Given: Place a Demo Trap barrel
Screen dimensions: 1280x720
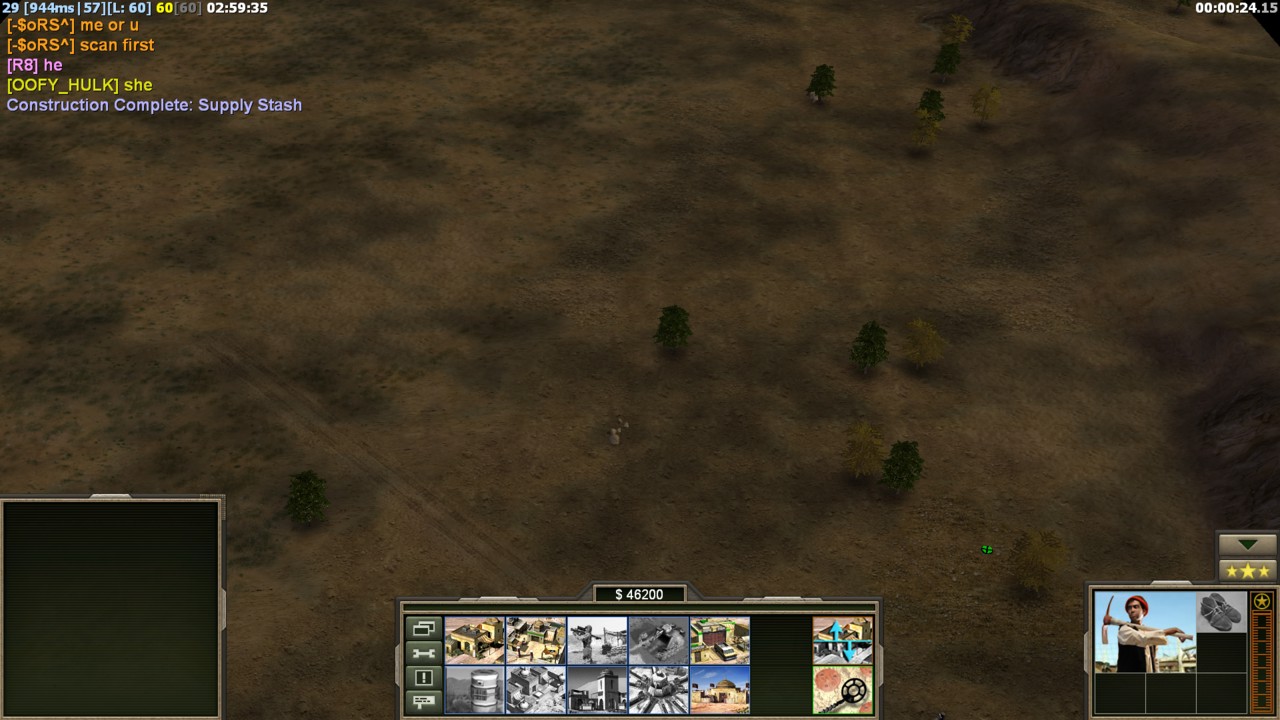Looking at the screenshot, I should pyautogui.click(x=475, y=690).
